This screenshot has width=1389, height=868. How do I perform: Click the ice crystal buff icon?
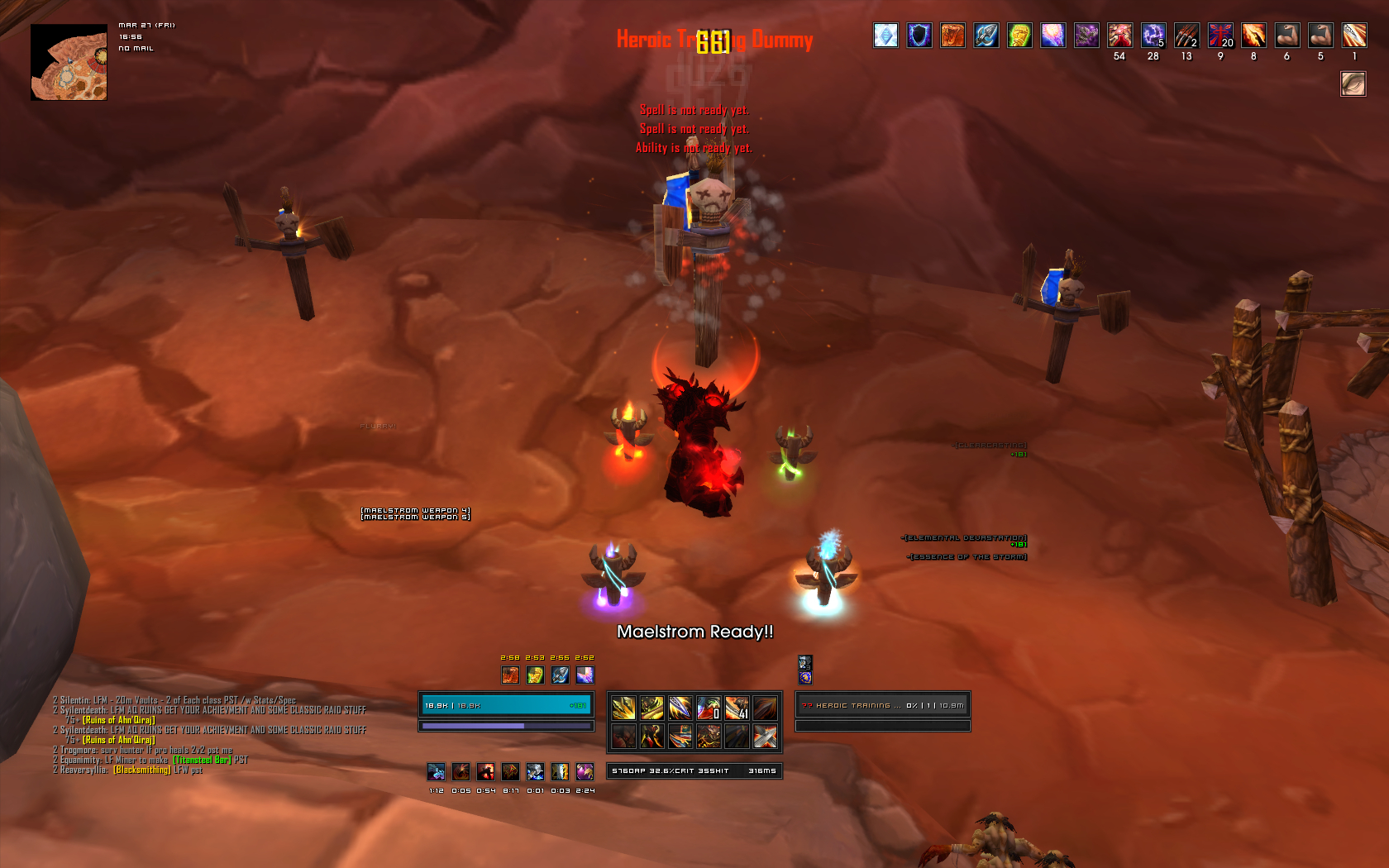[x=885, y=36]
